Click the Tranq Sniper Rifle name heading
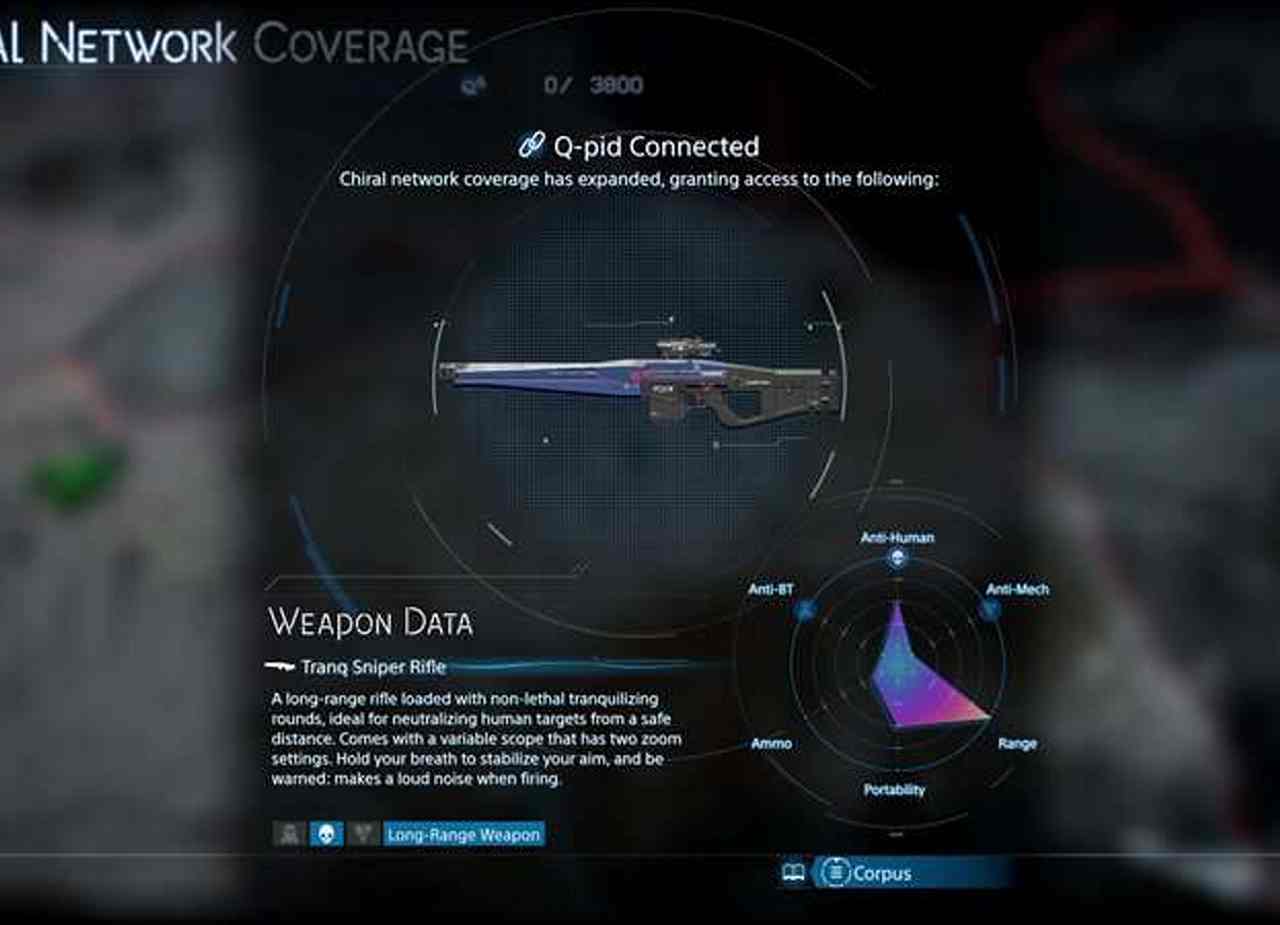Viewport: 1280px width, 925px height. tap(373, 667)
